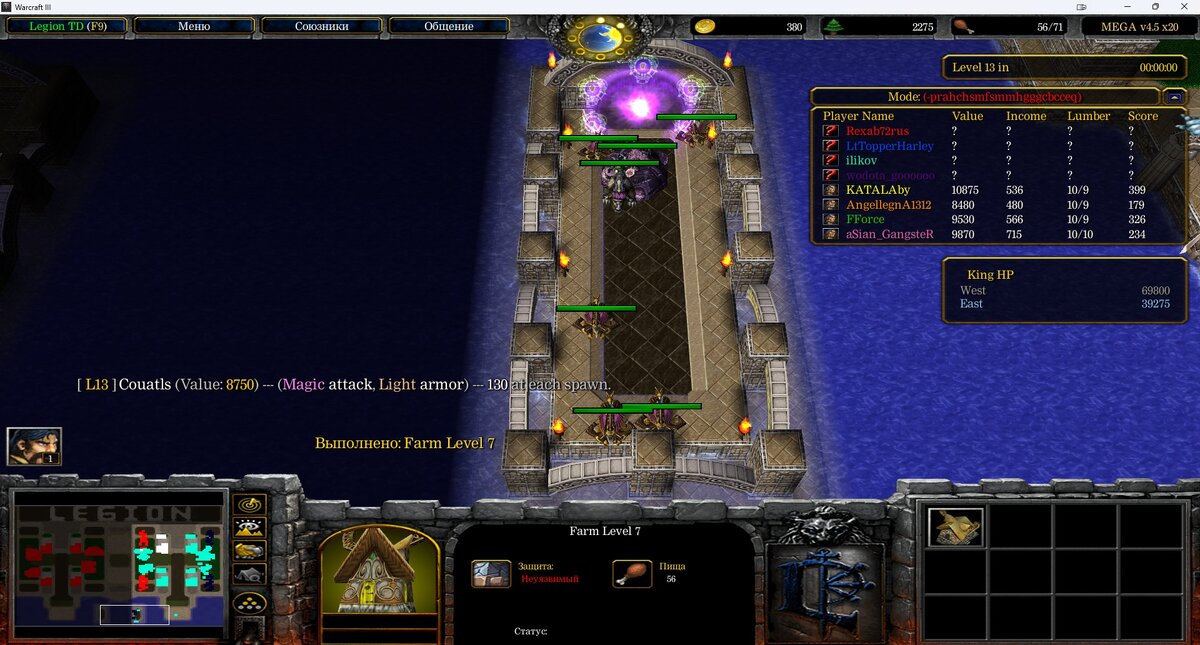Toggle formation movement button
Screen dimensions: 1200x645
pyautogui.click(x=249, y=603)
